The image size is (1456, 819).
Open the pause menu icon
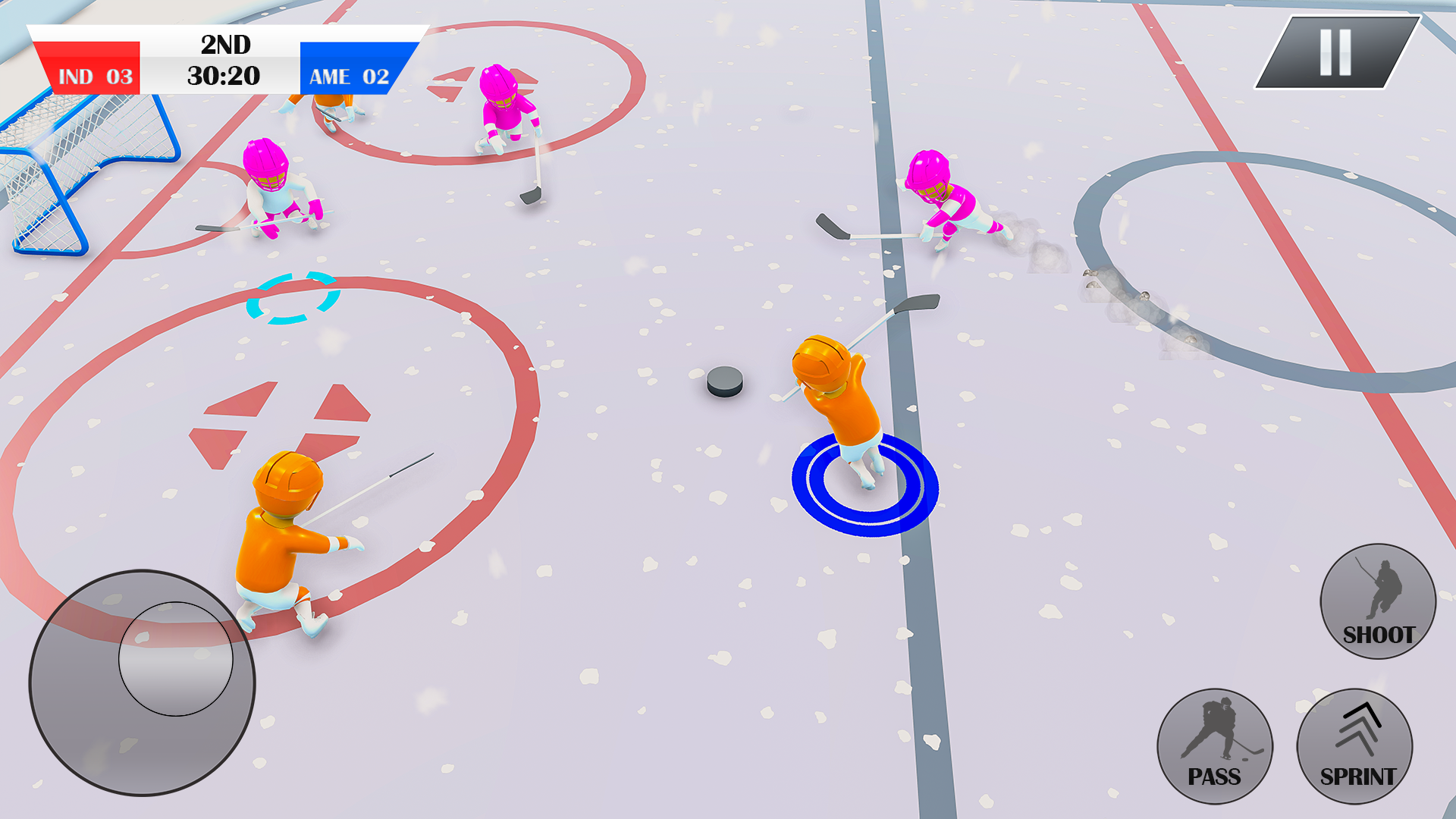coord(1335,51)
